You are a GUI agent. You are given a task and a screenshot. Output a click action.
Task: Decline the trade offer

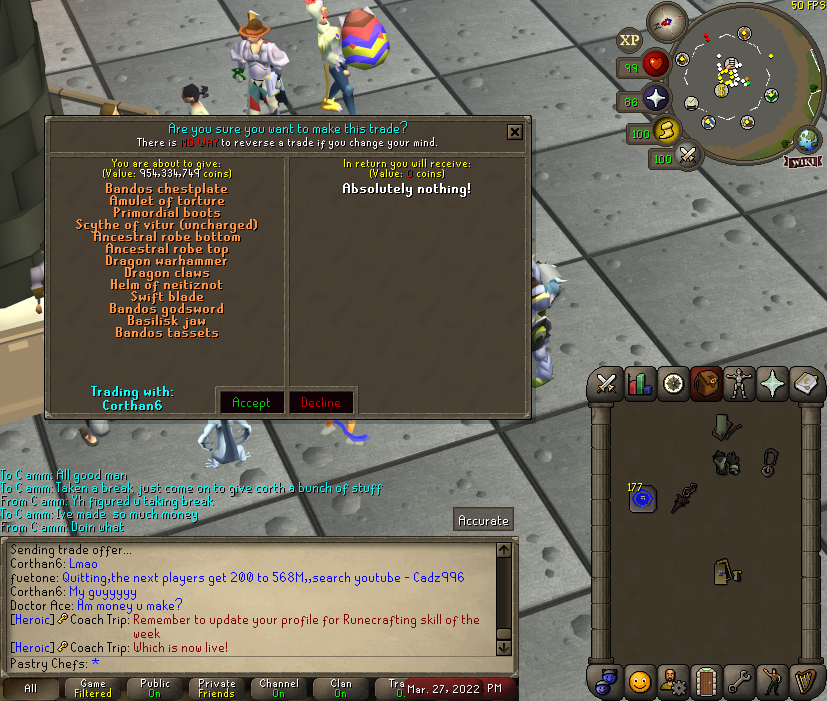[320, 402]
